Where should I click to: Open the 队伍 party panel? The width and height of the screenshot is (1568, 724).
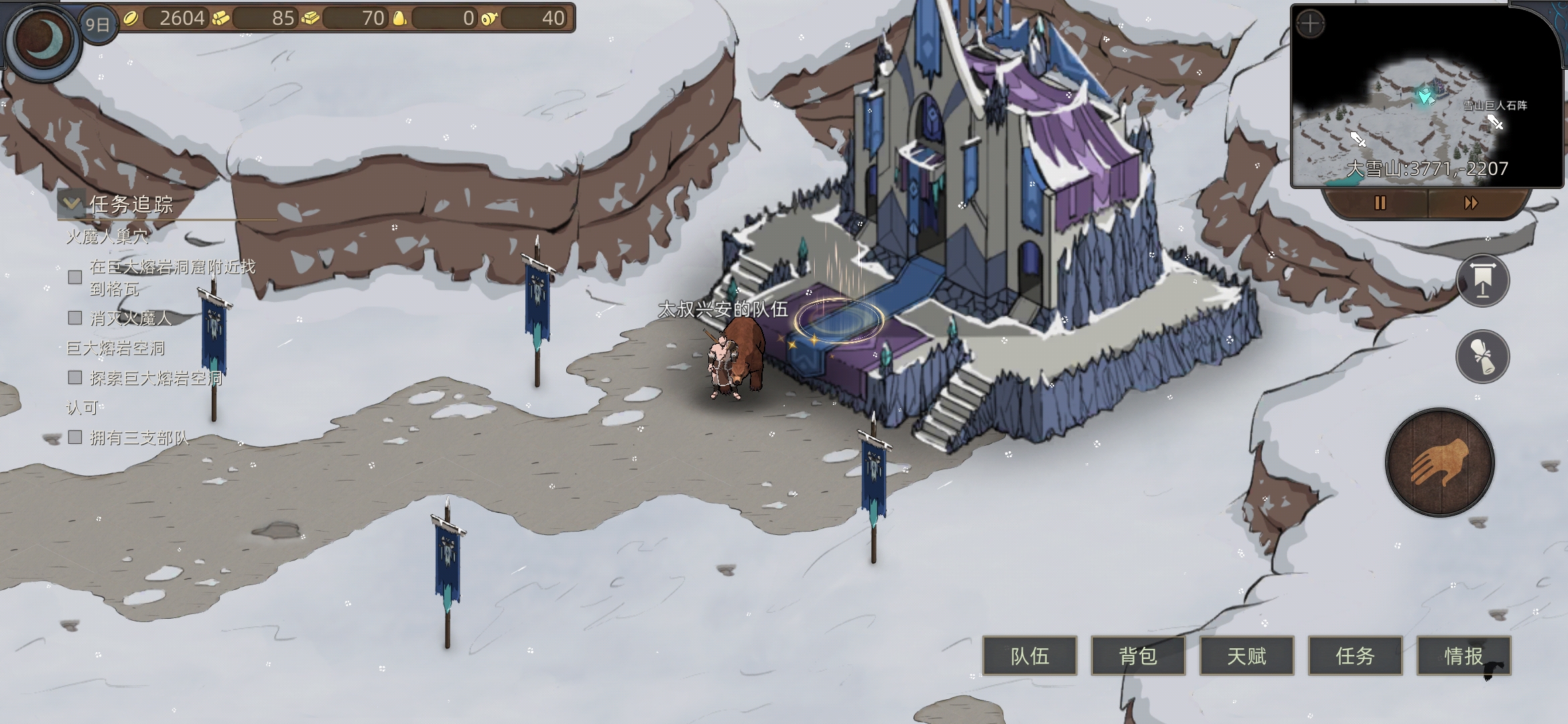click(1029, 656)
